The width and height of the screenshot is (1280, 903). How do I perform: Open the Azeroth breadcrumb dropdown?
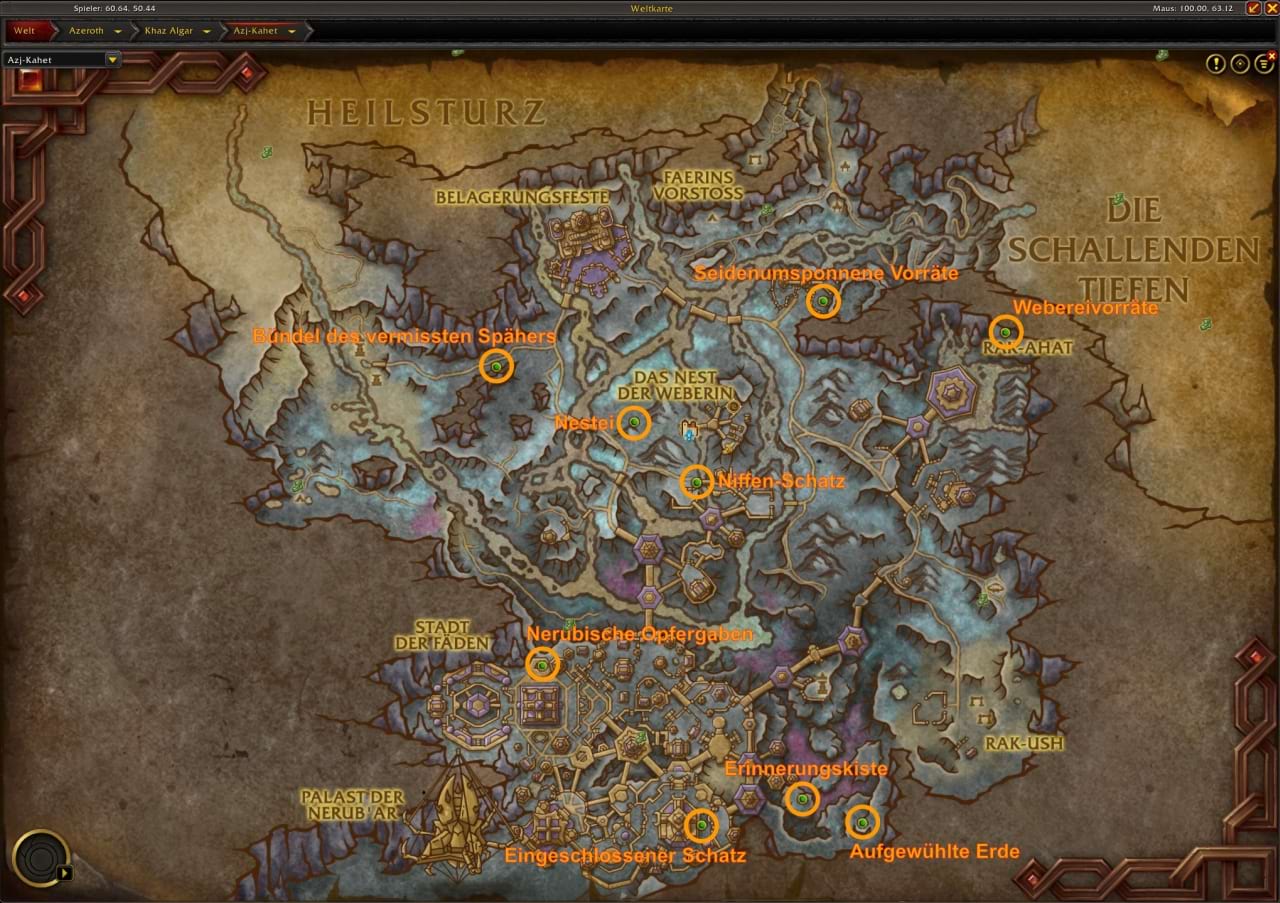tap(118, 31)
